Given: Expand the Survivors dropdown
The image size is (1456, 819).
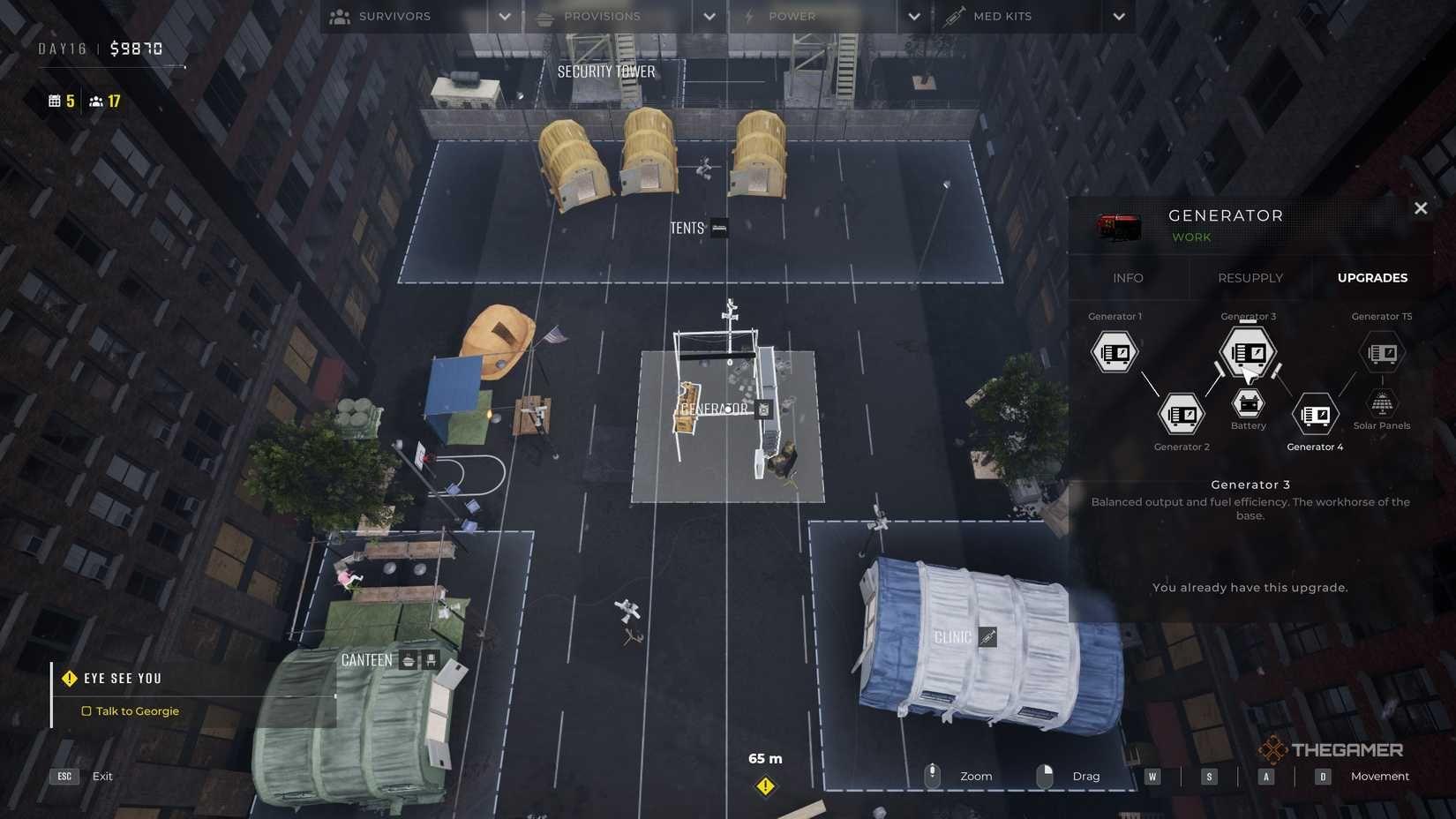Looking at the screenshot, I should tap(504, 16).
